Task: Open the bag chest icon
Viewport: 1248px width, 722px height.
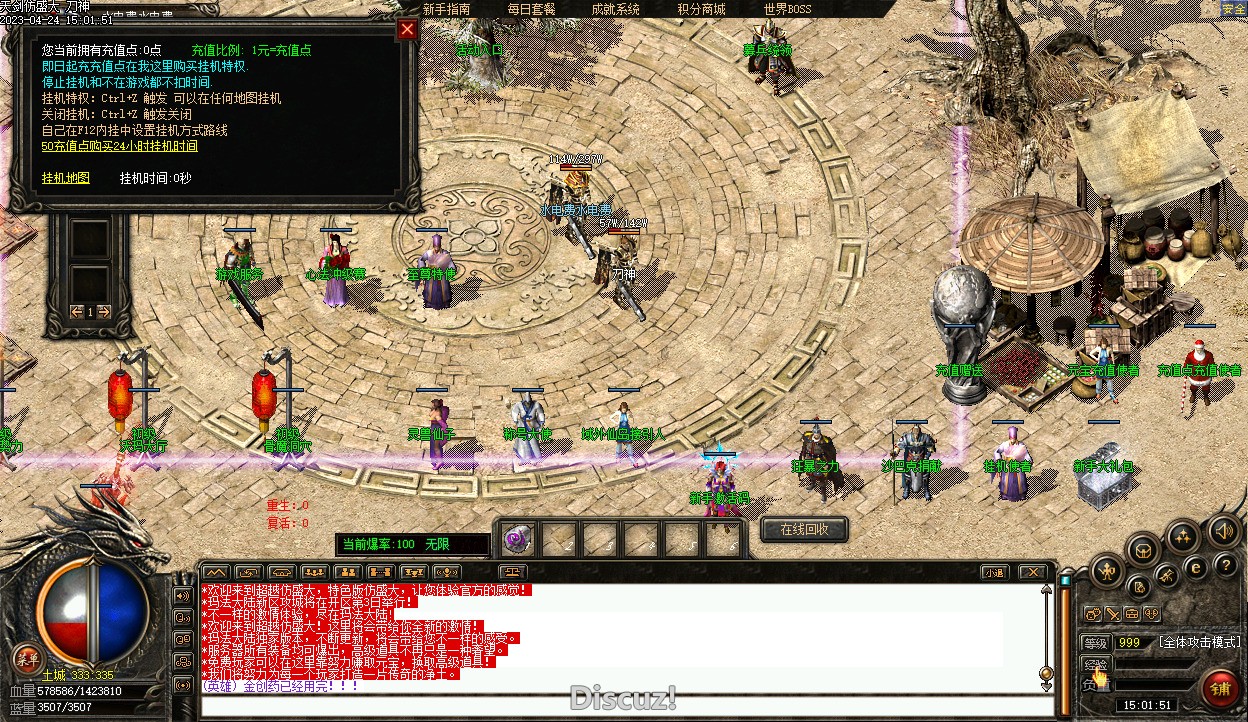Action: [1143, 549]
